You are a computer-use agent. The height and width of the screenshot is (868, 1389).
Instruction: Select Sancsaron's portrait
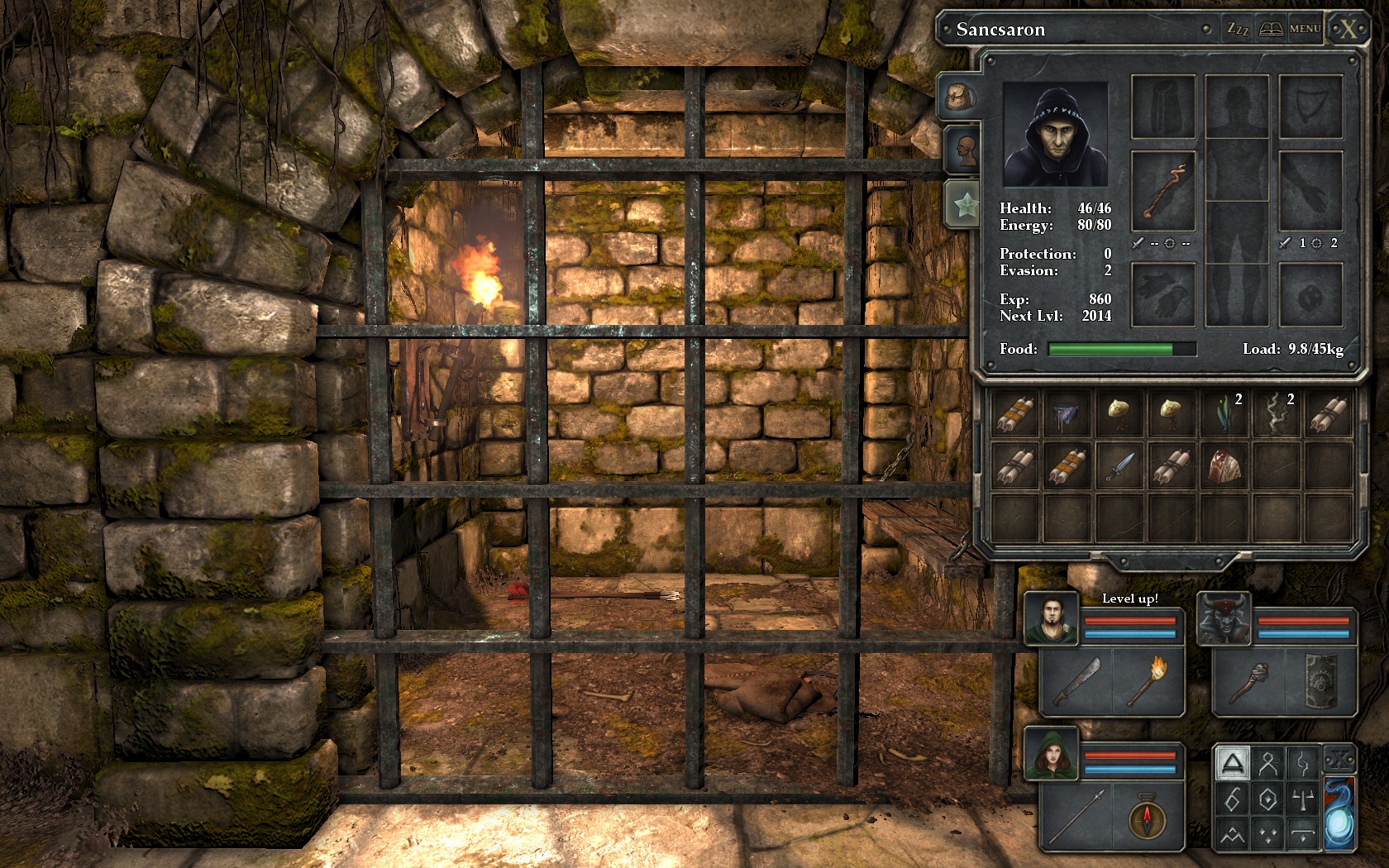1054,135
